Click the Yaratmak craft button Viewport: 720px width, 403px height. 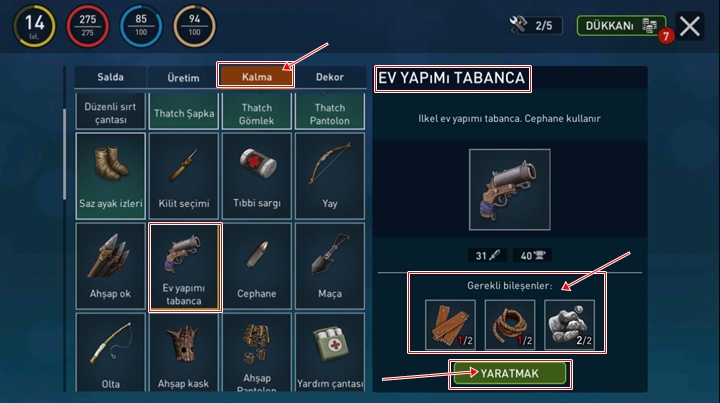click(510, 373)
